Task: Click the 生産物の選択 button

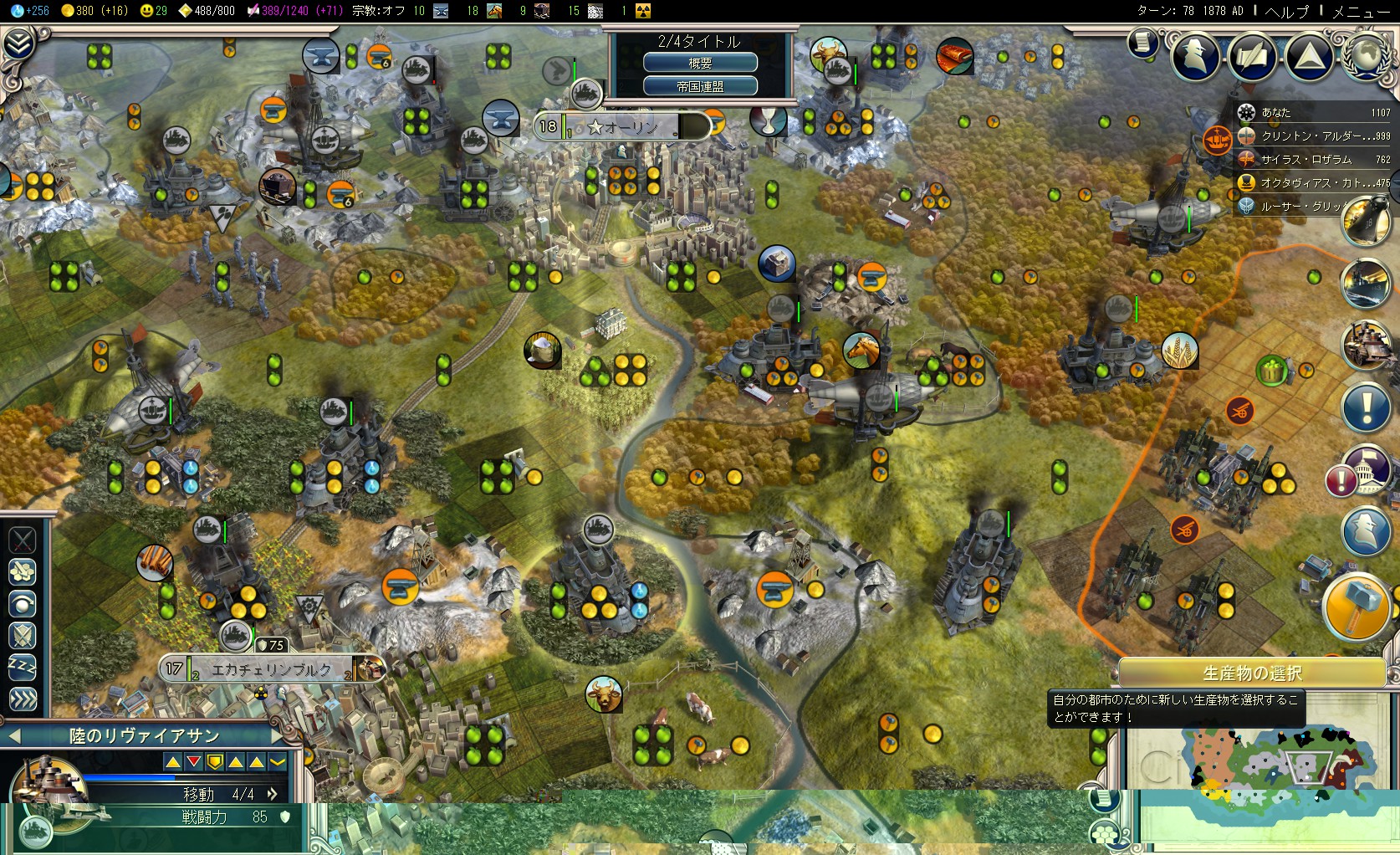Action: pyautogui.click(x=1251, y=673)
